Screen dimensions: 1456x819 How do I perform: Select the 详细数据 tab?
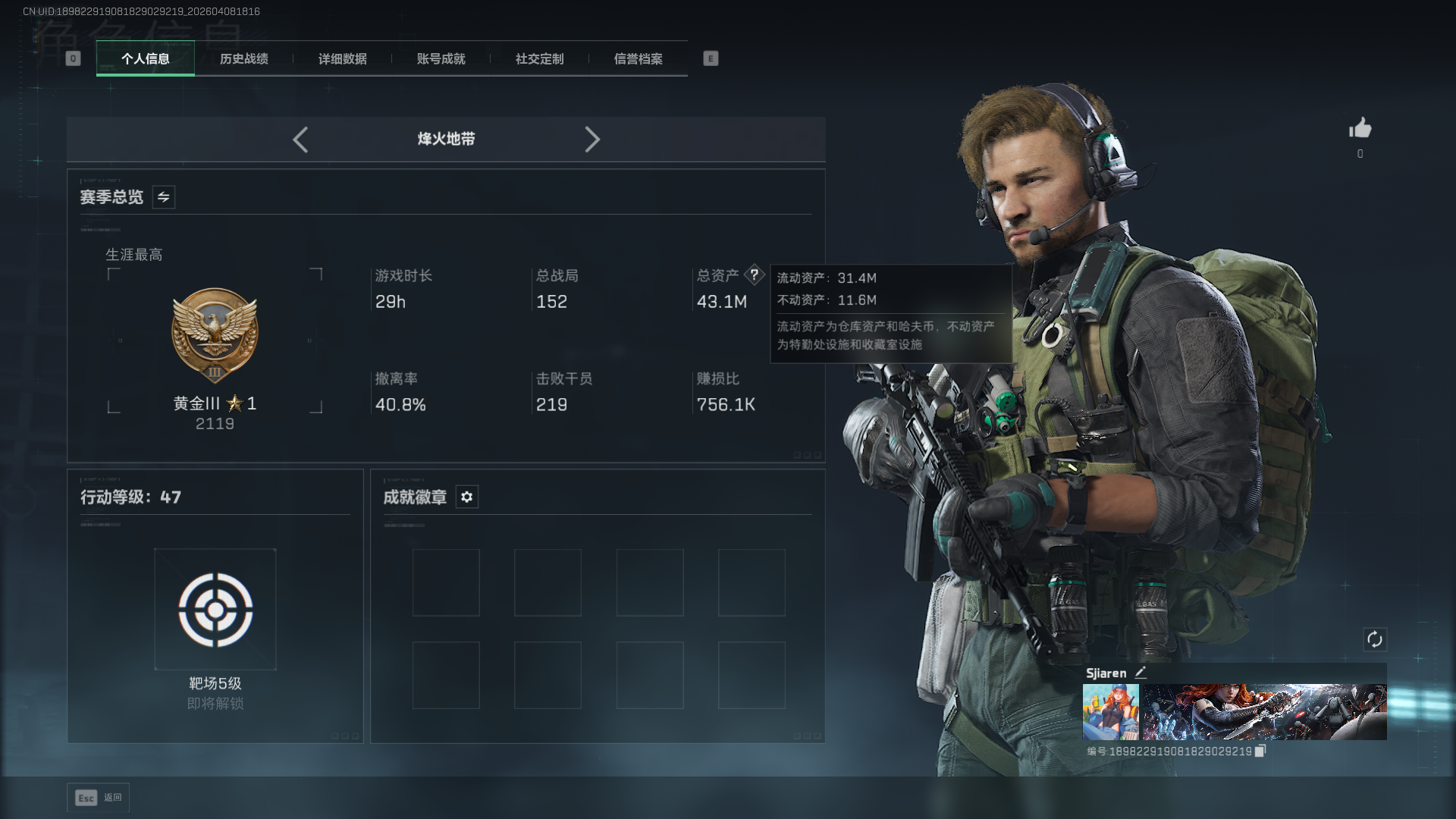click(x=343, y=59)
